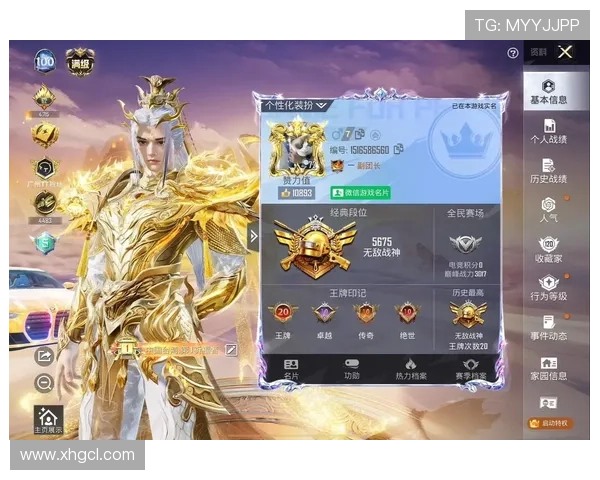Open the 热力档案 bottom tab
This screenshot has width=600, height=480.
coord(410,369)
